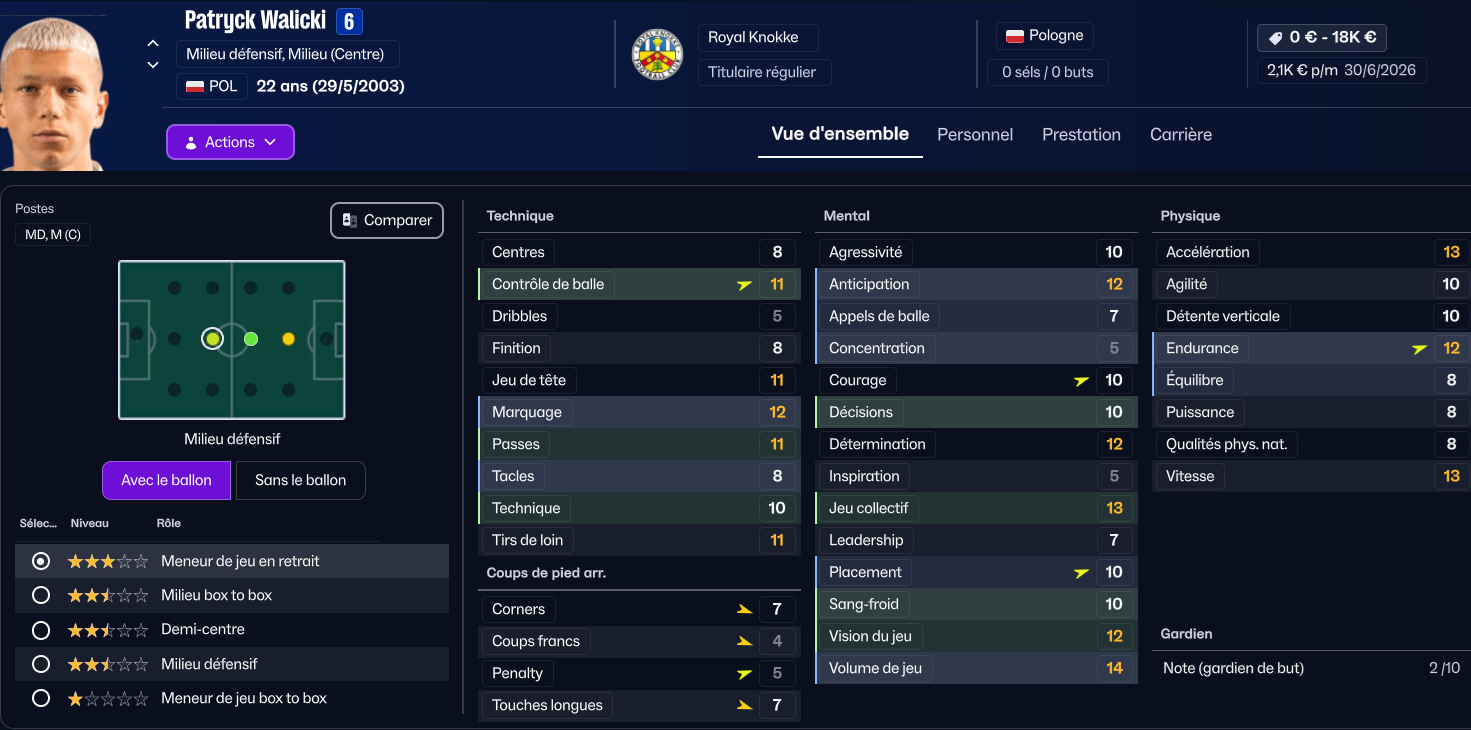
Task: Toggle the Avec le ballon view
Action: point(166,480)
